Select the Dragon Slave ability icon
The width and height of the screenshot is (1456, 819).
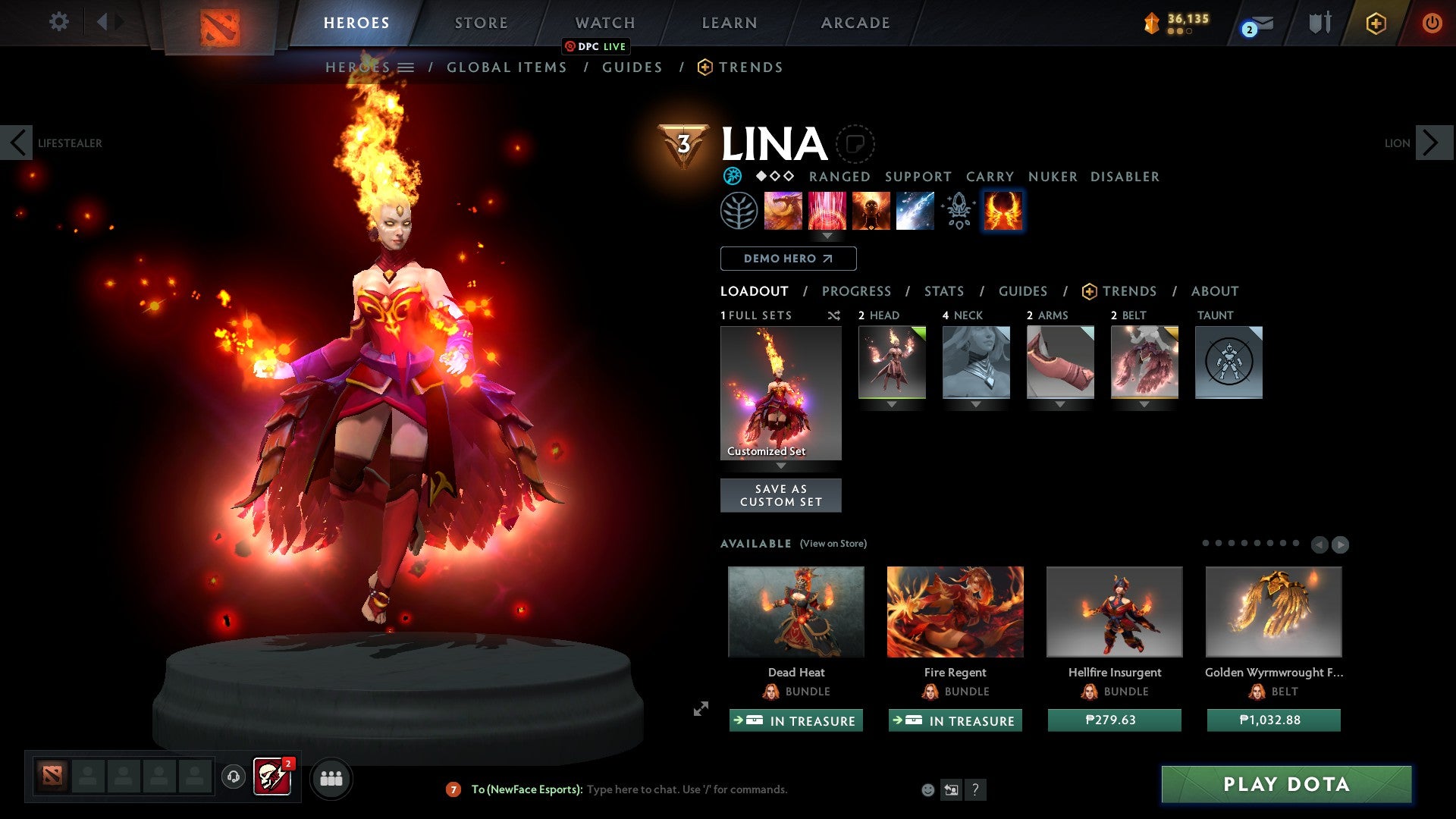[784, 211]
